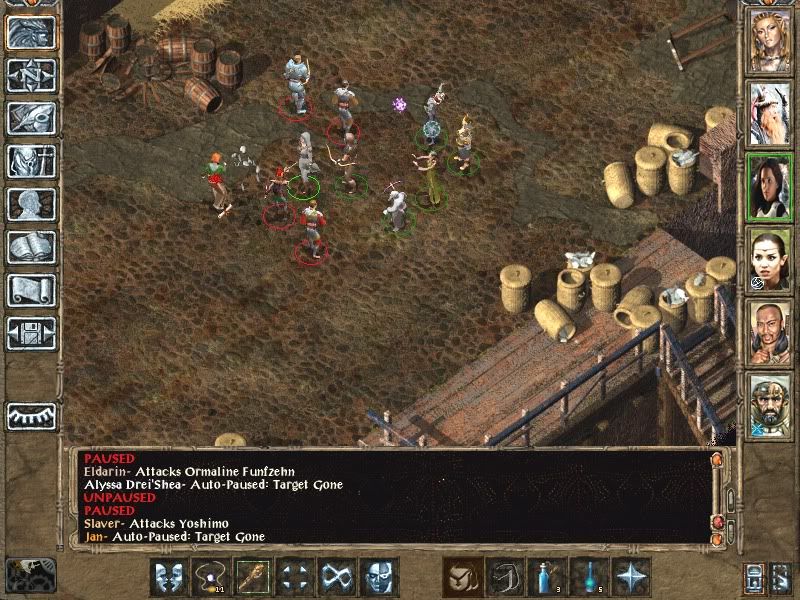Viewport: 800px width, 600px height.
Task: Show the character record bust icon
Action: pyautogui.click(x=31, y=204)
